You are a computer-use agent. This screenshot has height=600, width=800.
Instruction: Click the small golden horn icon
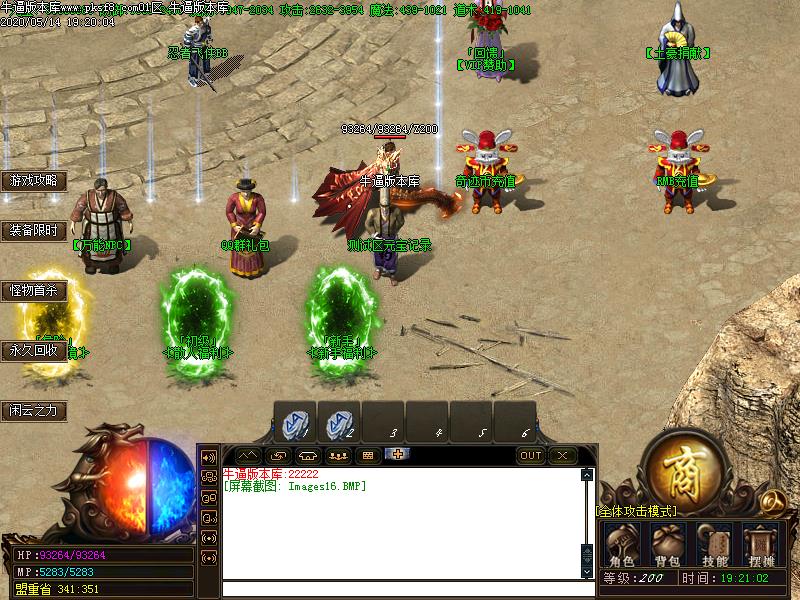tap(771, 500)
